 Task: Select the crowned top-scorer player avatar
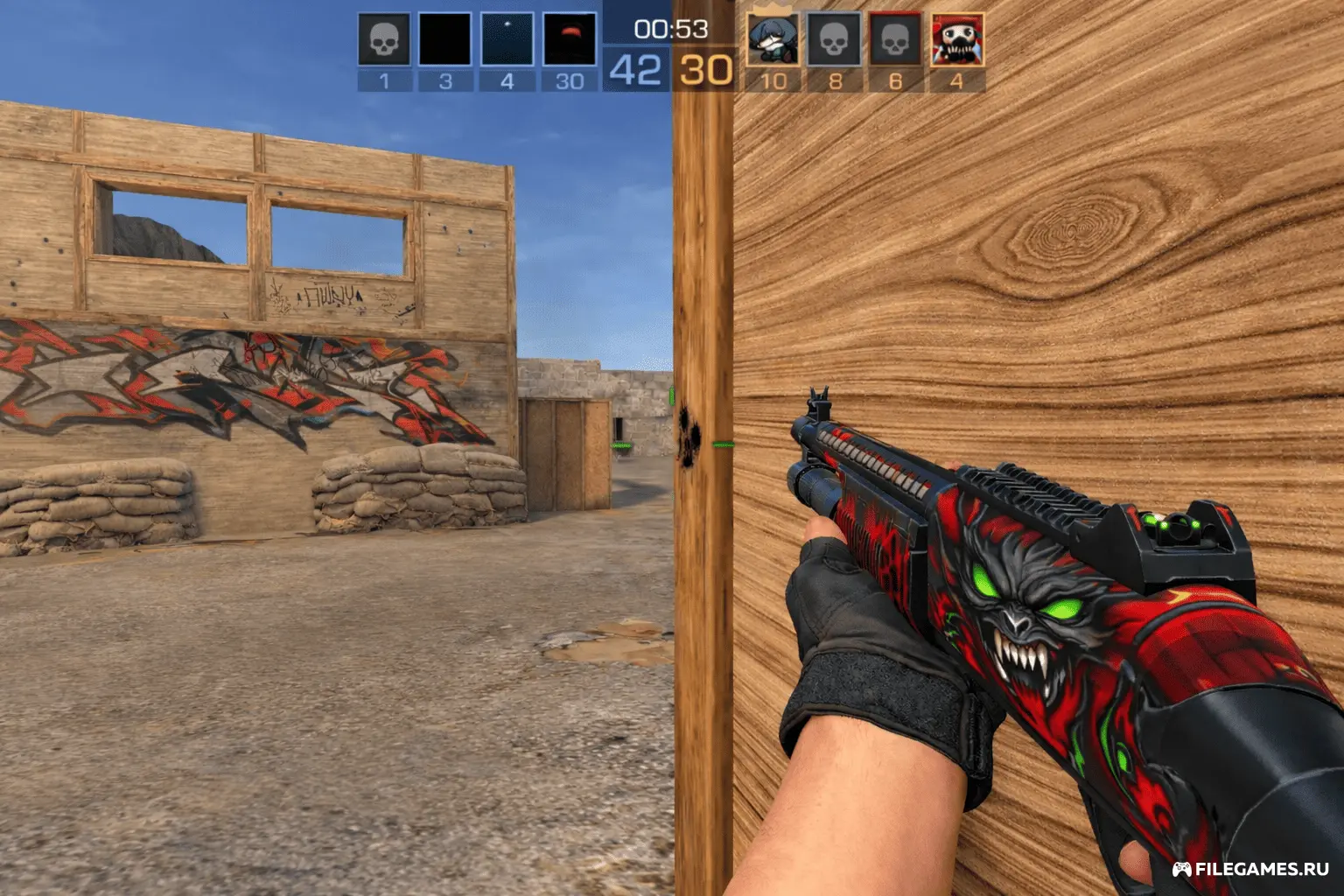[x=773, y=39]
